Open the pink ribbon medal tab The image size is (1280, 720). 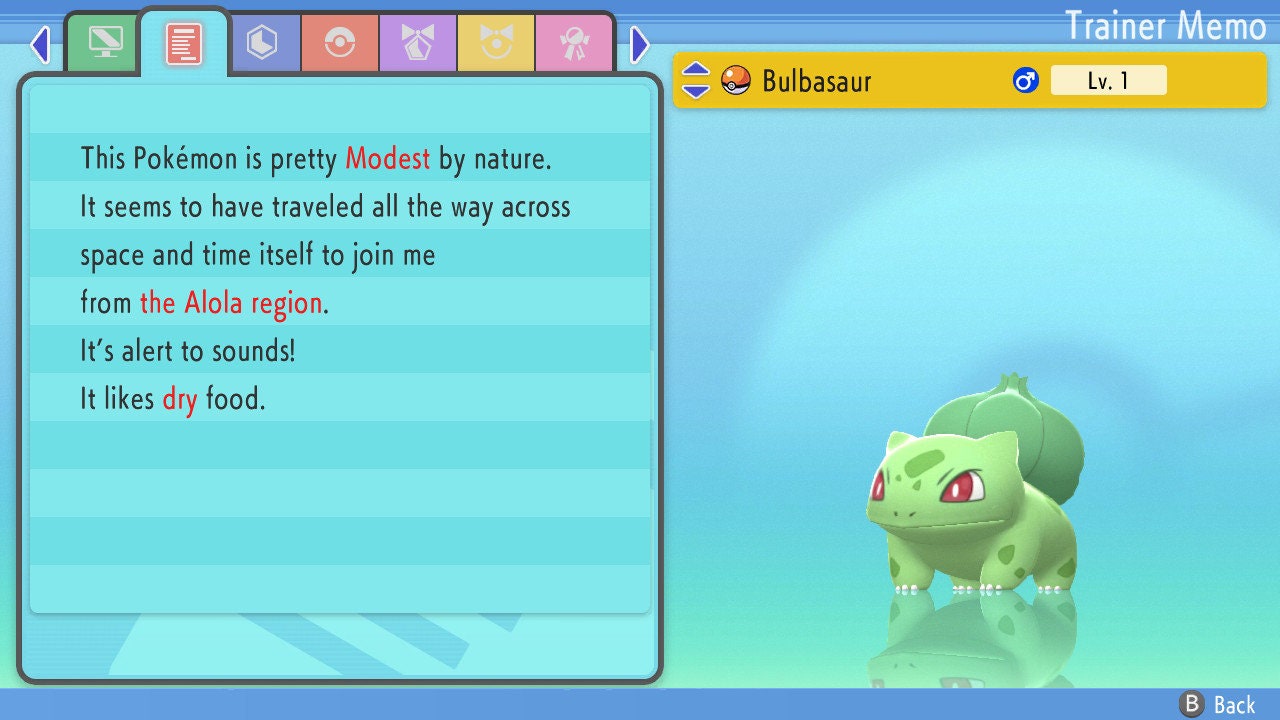573,43
